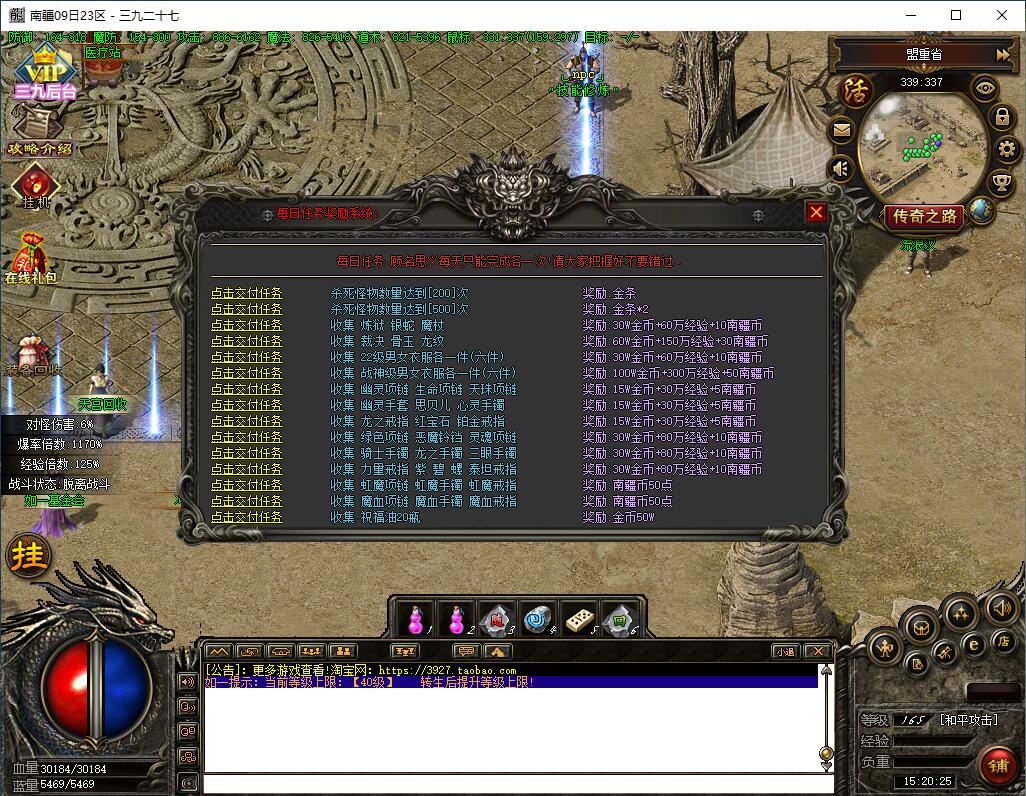Turn in the task rewarding 金条*2
Image resolution: width=1026 pixels, height=796 pixels.
[246, 309]
